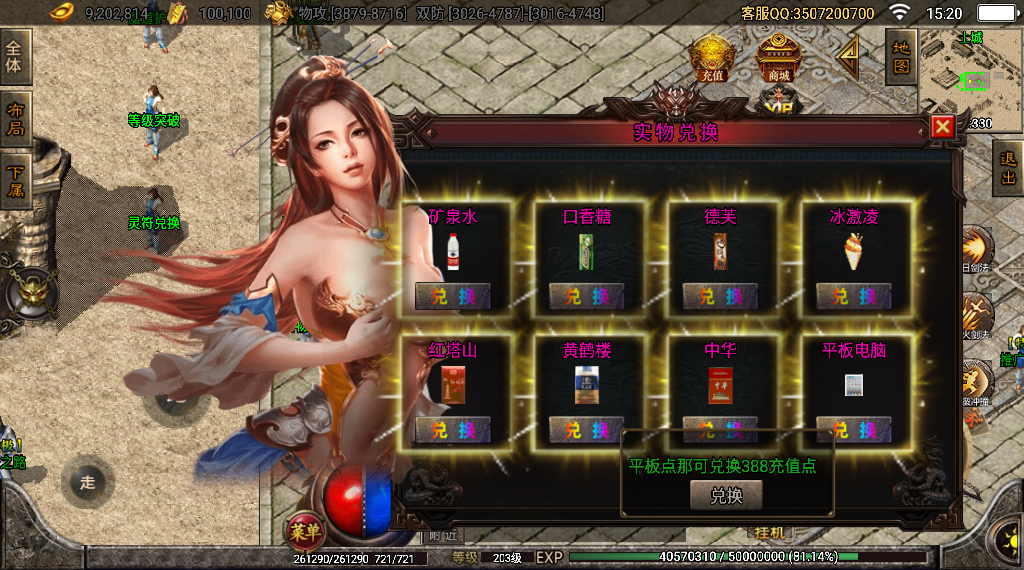The image size is (1024, 570).
Task: Close the 实物兑换 exchange window
Action: (x=942, y=127)
